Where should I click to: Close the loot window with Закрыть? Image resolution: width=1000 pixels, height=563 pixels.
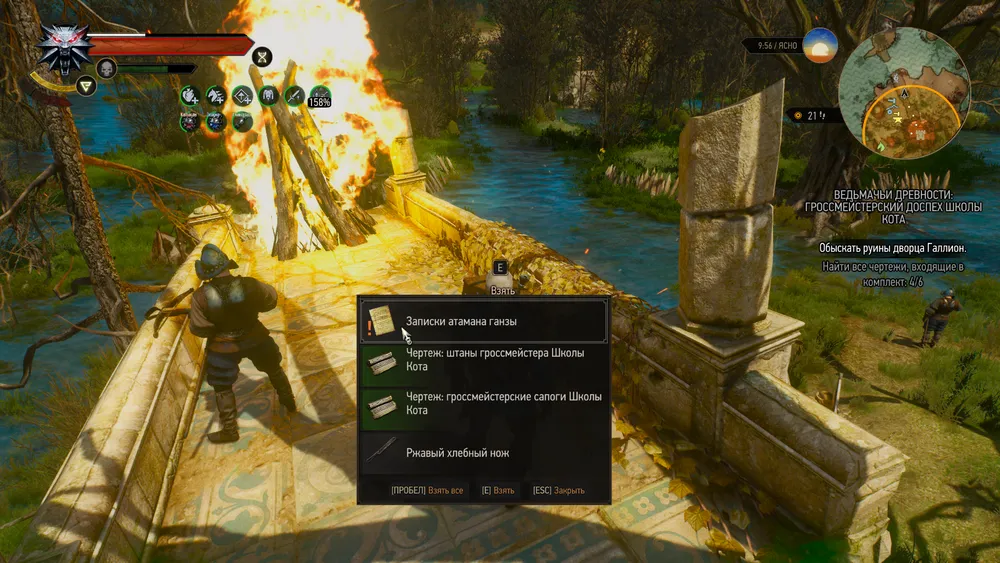(558, 491)
